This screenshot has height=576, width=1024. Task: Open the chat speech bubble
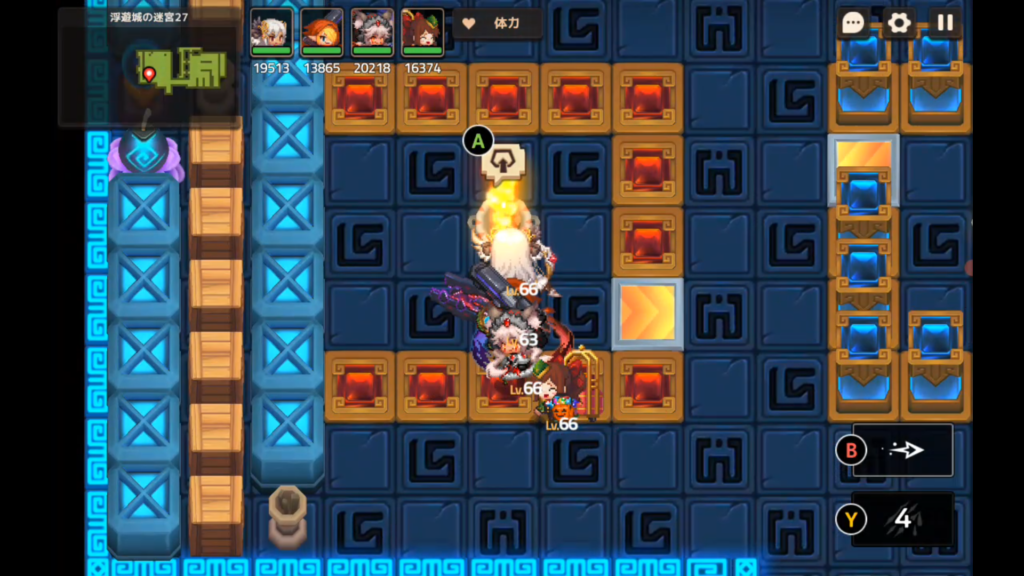(853, 23)
